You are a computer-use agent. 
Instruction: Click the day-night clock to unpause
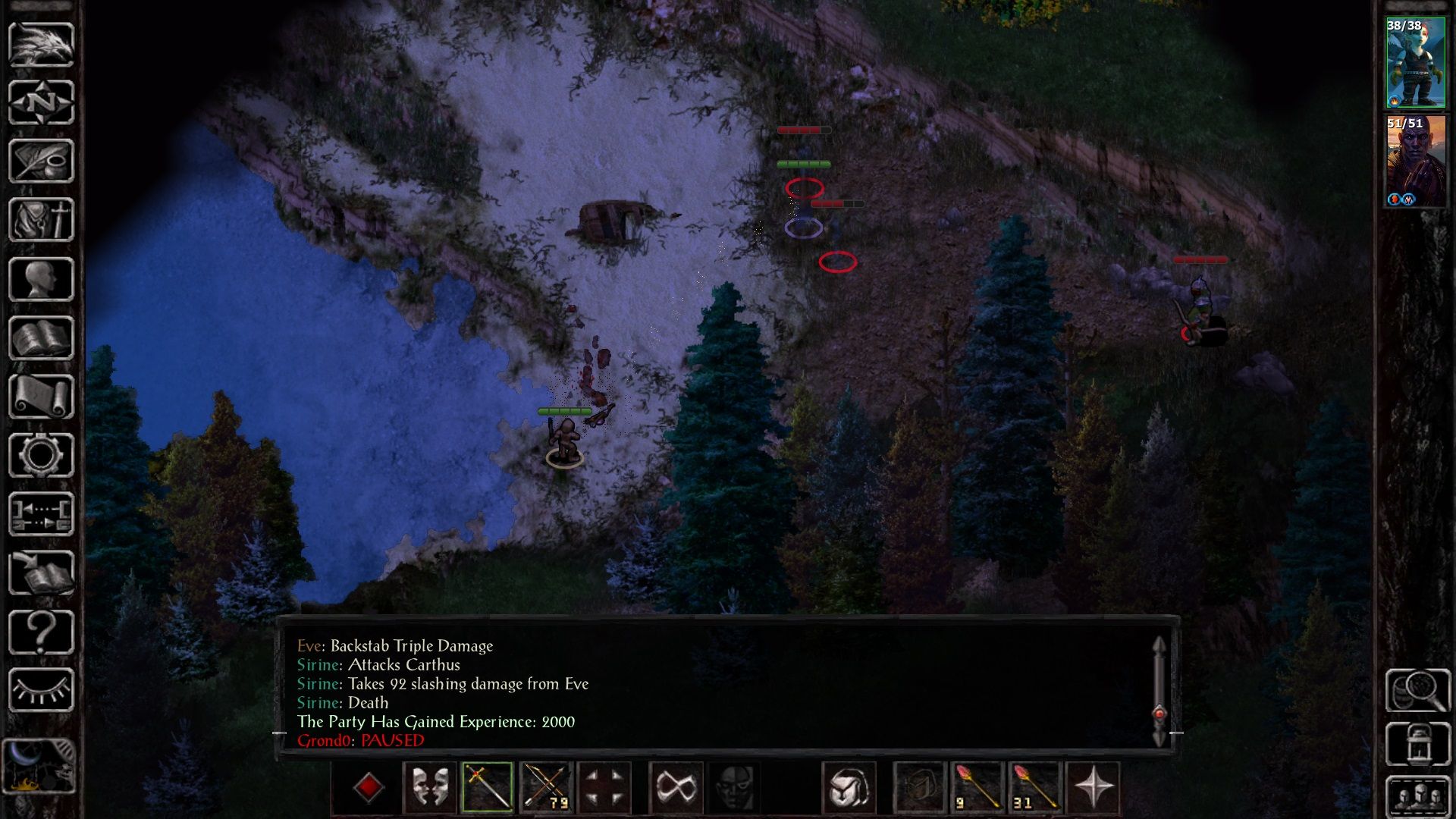39,766
